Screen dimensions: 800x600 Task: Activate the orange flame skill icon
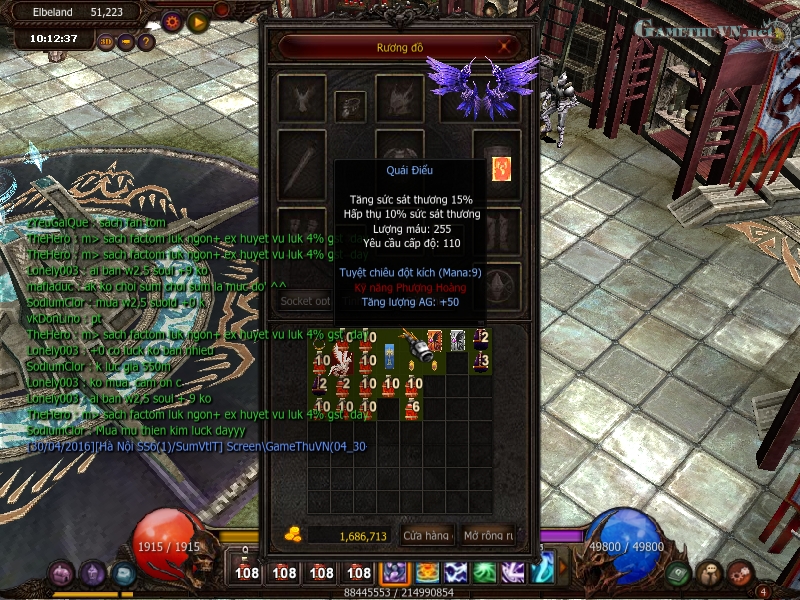[x=426, y=572]
